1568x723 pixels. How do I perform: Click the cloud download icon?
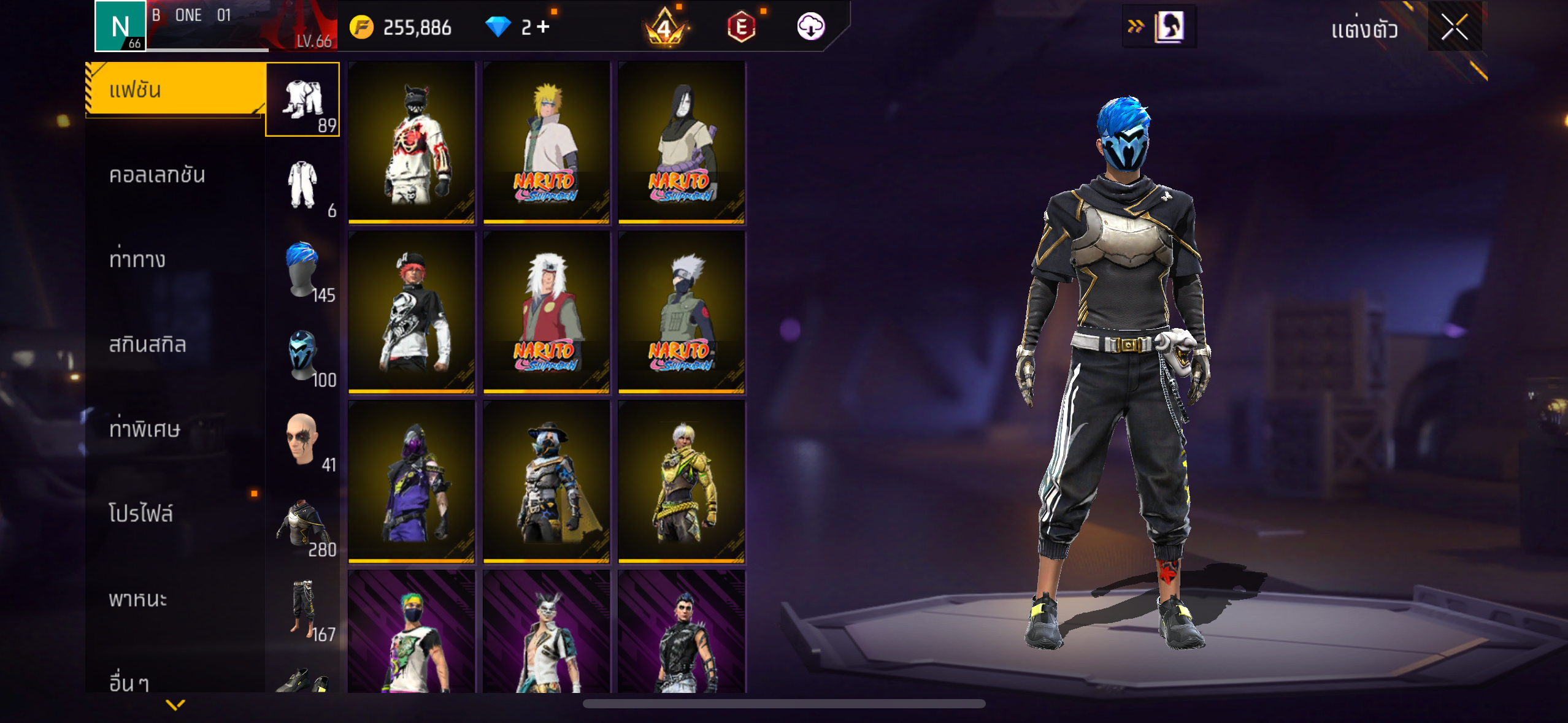click(810, 27)
